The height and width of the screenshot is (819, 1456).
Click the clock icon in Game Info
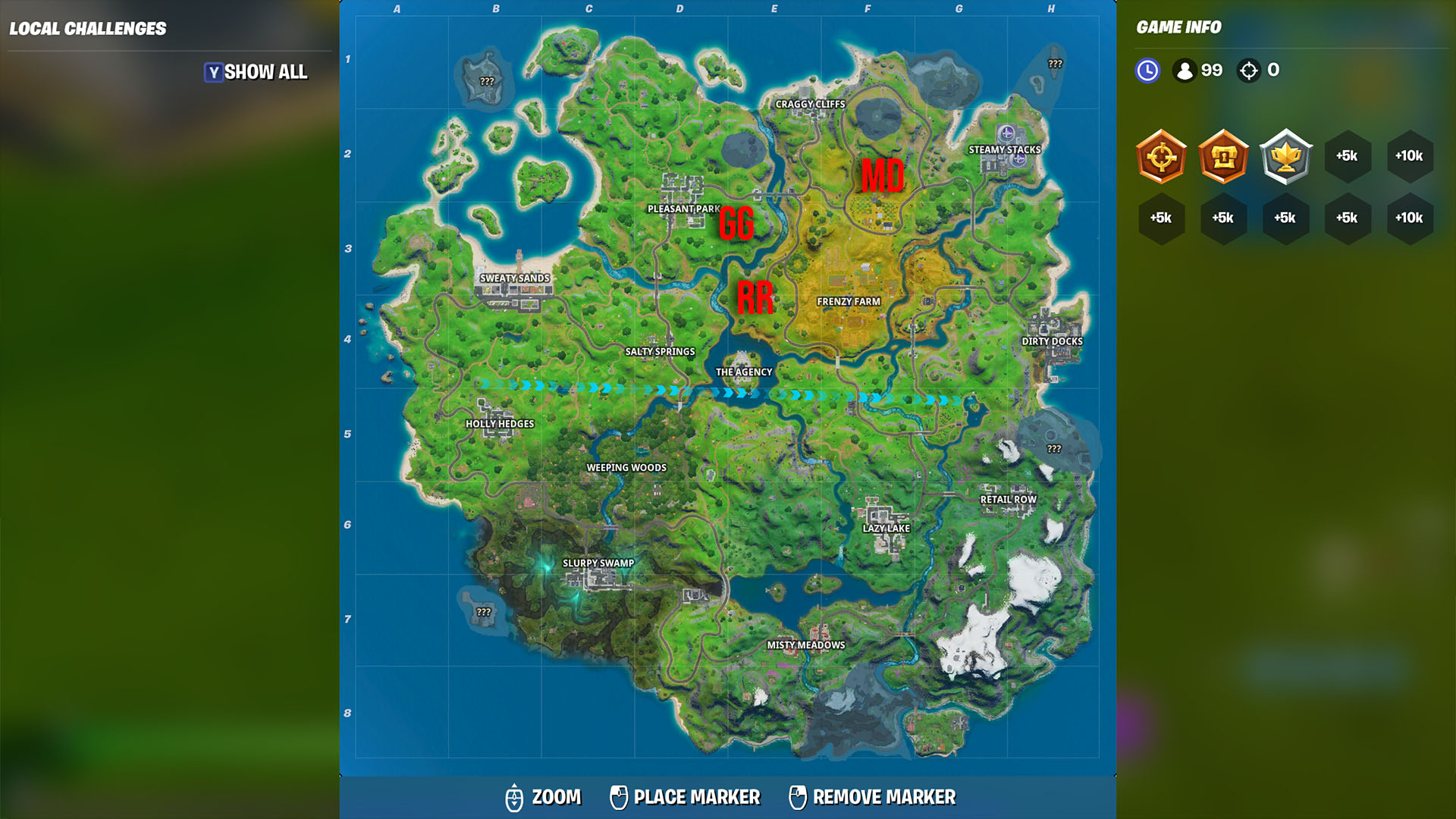1147,70
